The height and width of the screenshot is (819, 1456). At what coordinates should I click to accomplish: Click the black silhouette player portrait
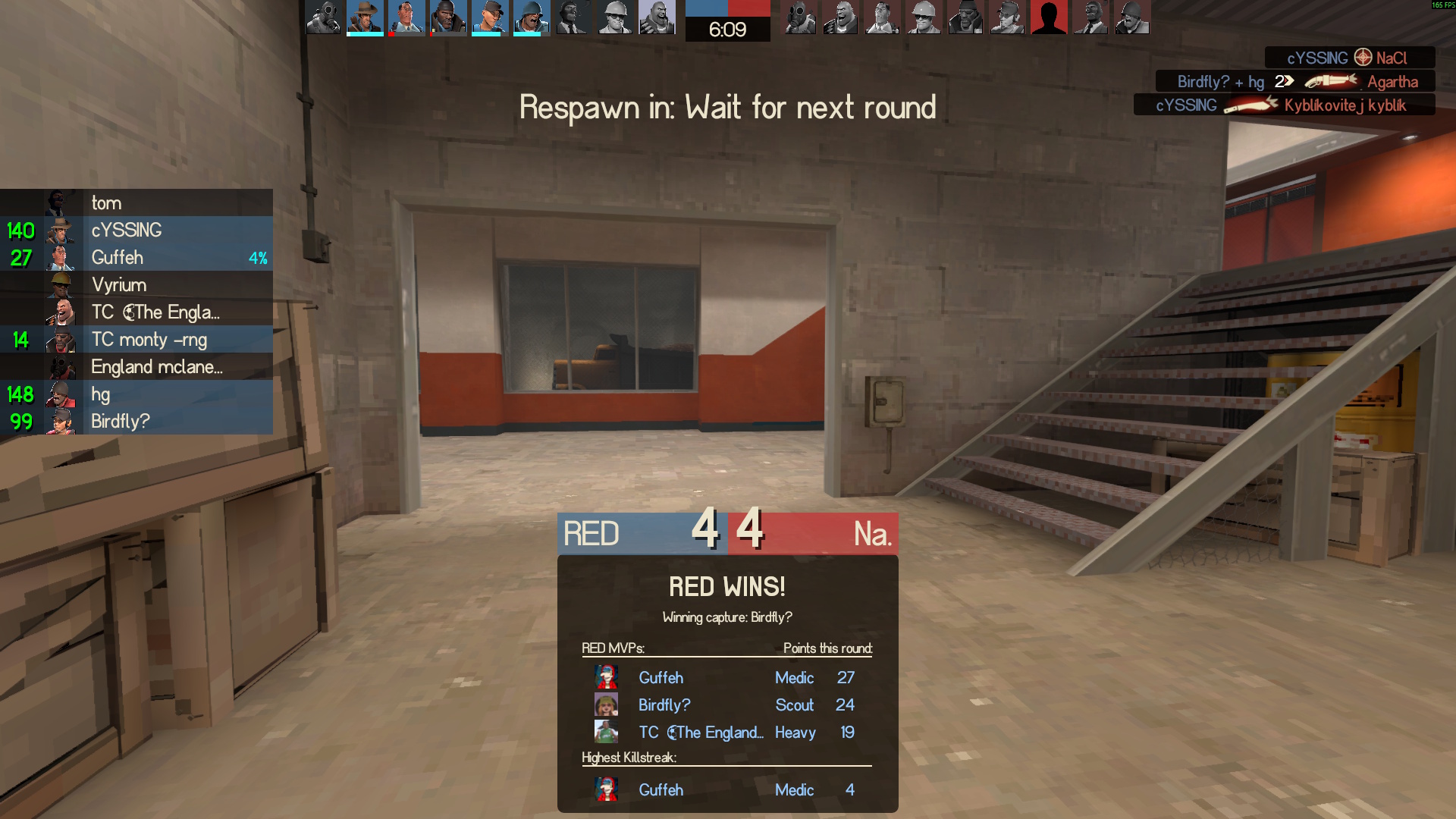coord(1049,17)
